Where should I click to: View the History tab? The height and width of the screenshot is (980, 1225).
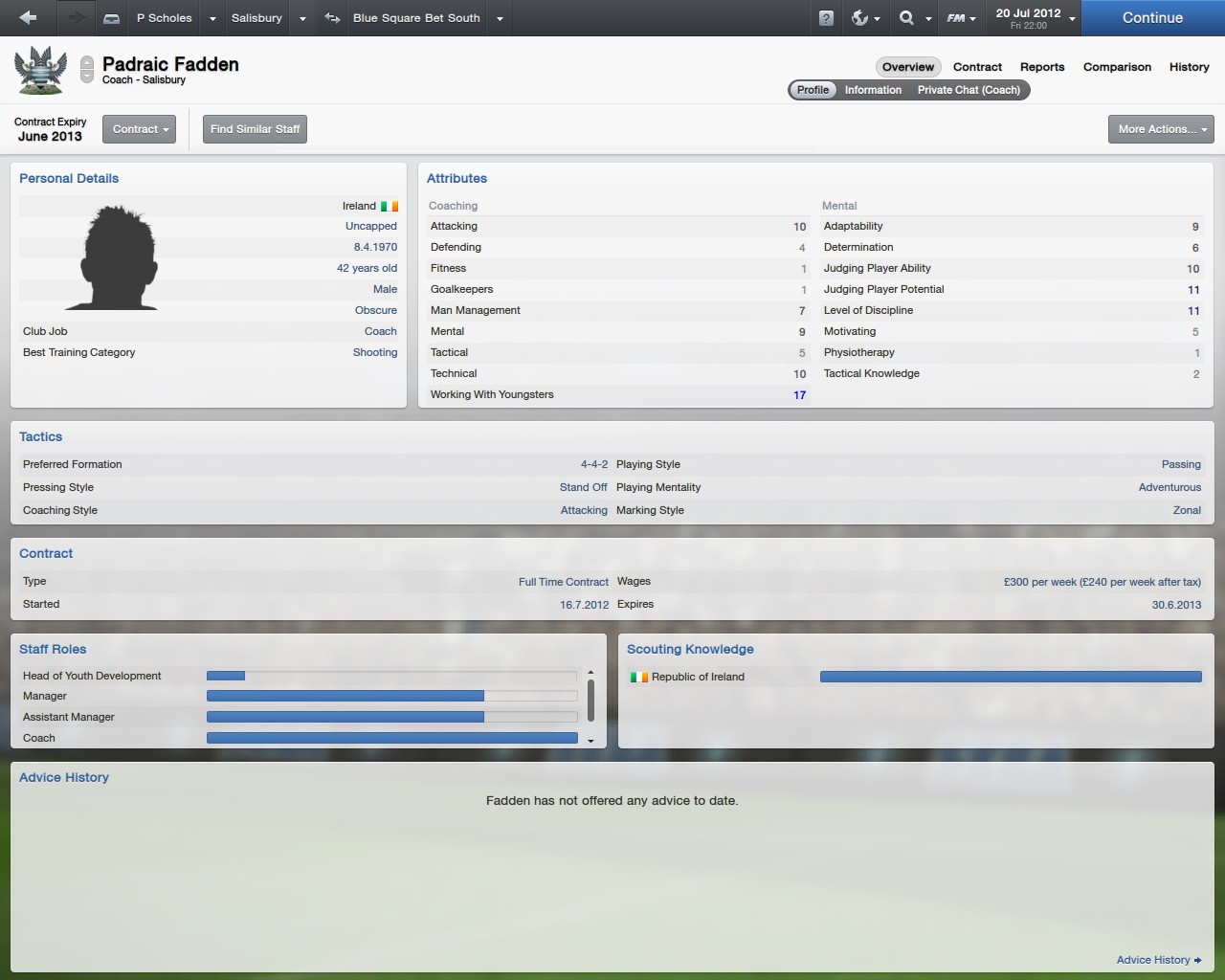click(x=1189, y=67)
